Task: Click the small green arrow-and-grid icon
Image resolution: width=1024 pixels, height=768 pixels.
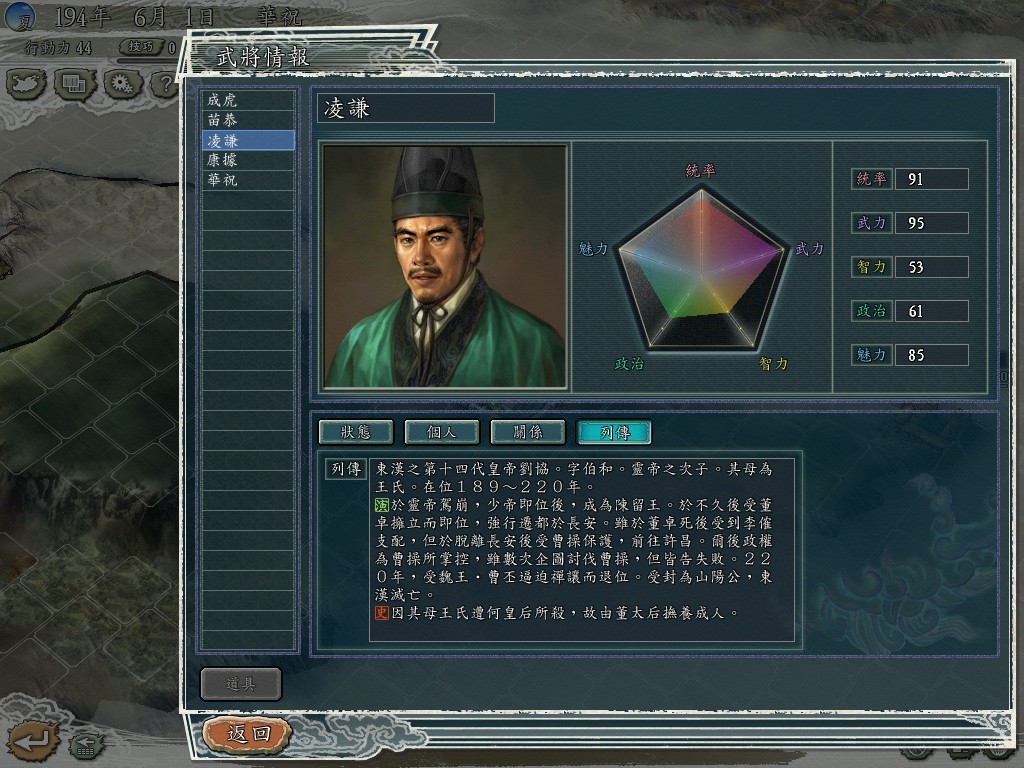Action: (84, 745)
